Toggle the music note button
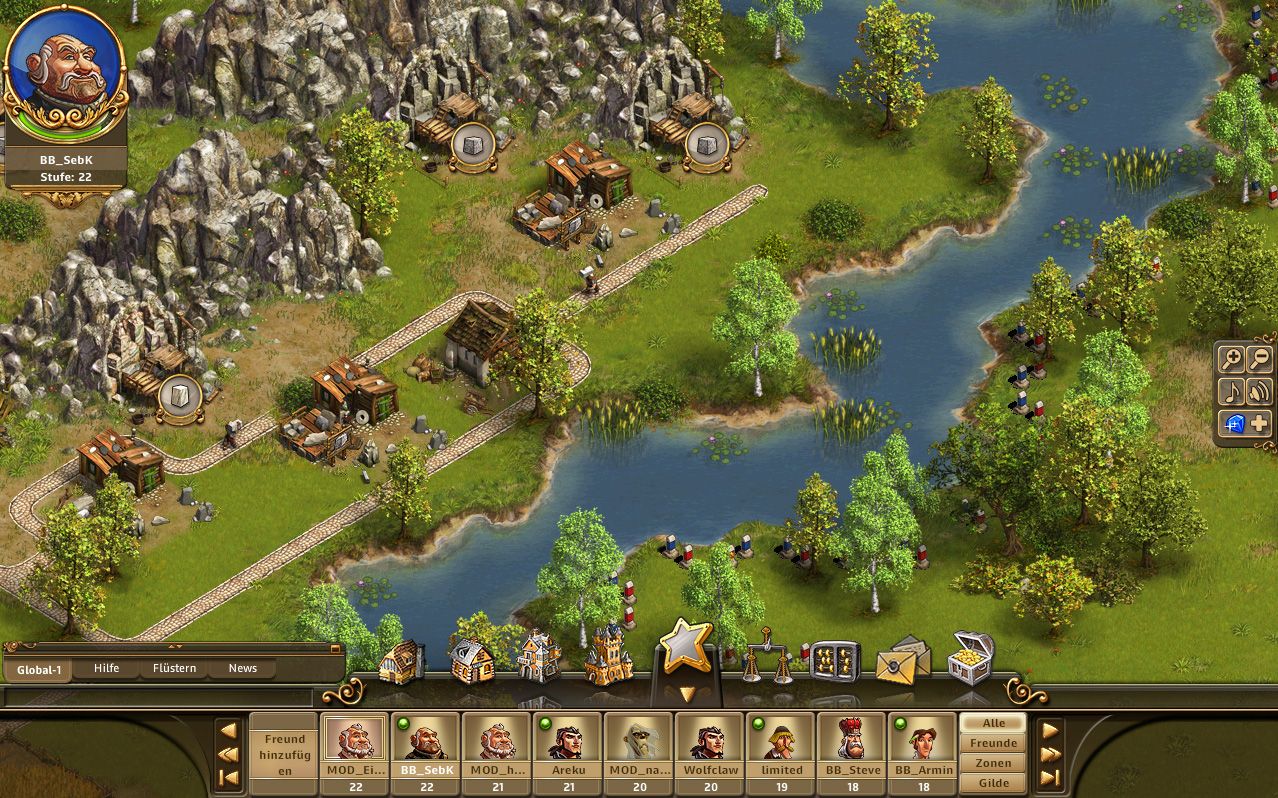 coord(1232,391)
